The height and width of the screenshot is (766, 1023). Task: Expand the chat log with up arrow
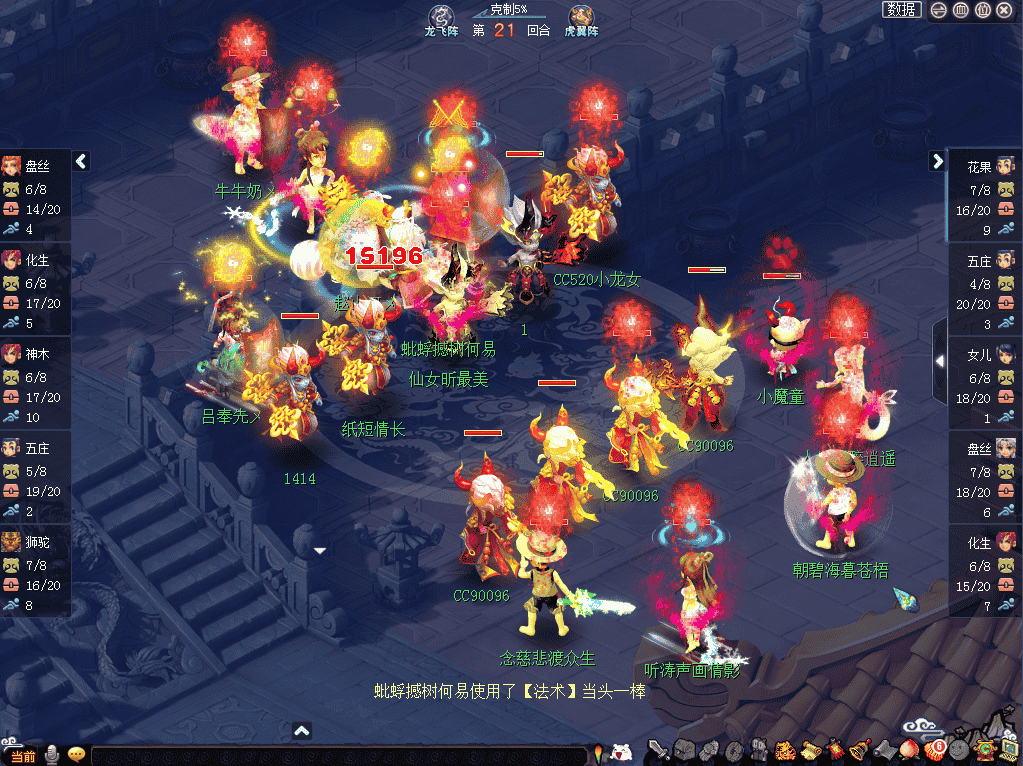pos(302,731)
